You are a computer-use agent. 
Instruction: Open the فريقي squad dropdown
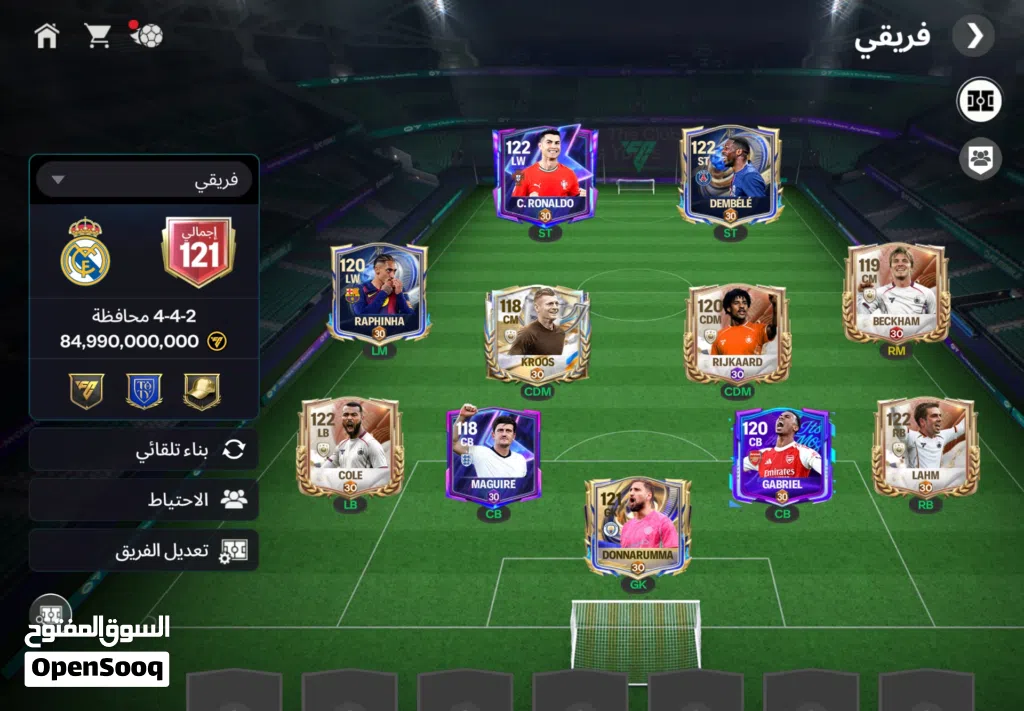(x=144, y=180)
